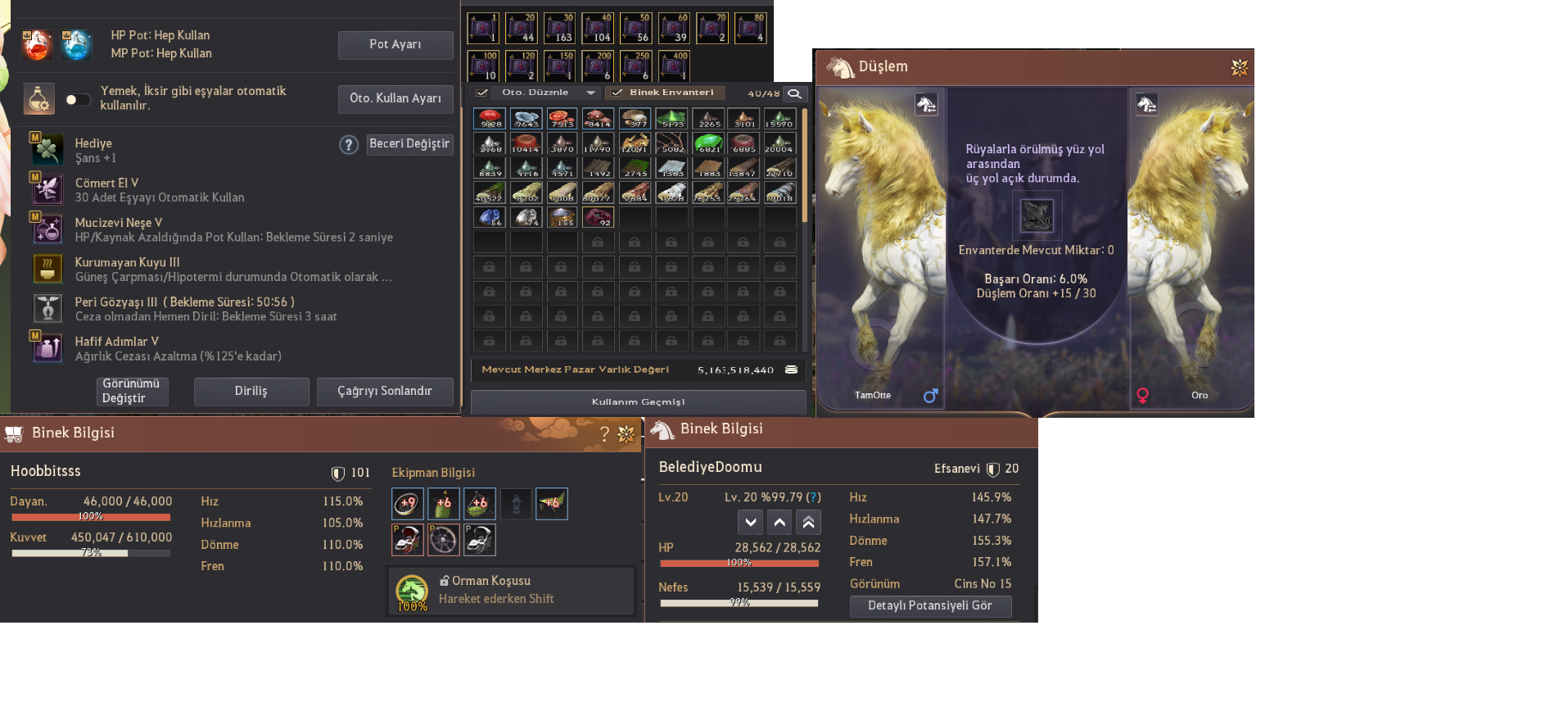Click the down chevron under BelediyeDoomu level

coord(749,522)
